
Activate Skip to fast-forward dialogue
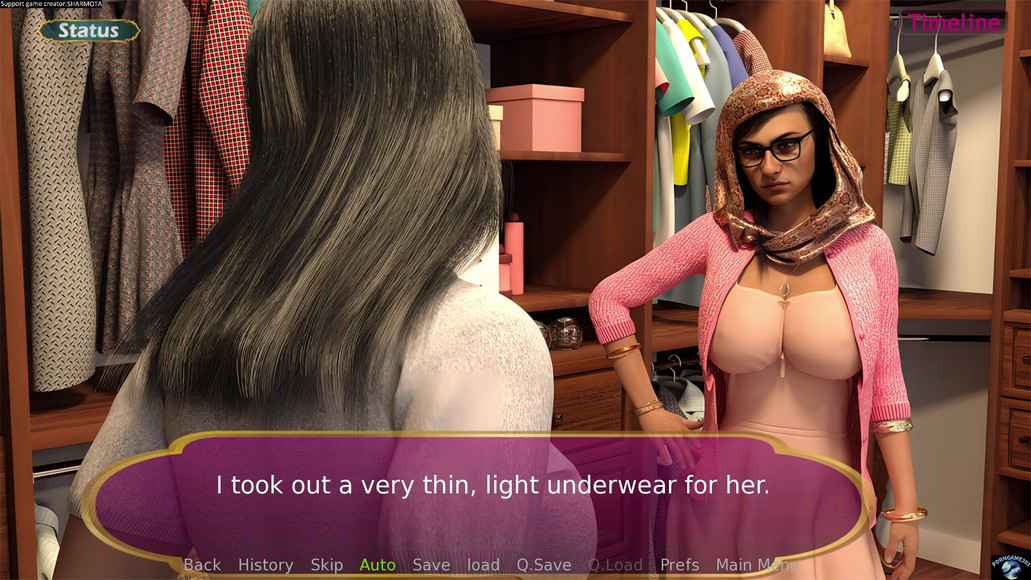click(327, 565)
